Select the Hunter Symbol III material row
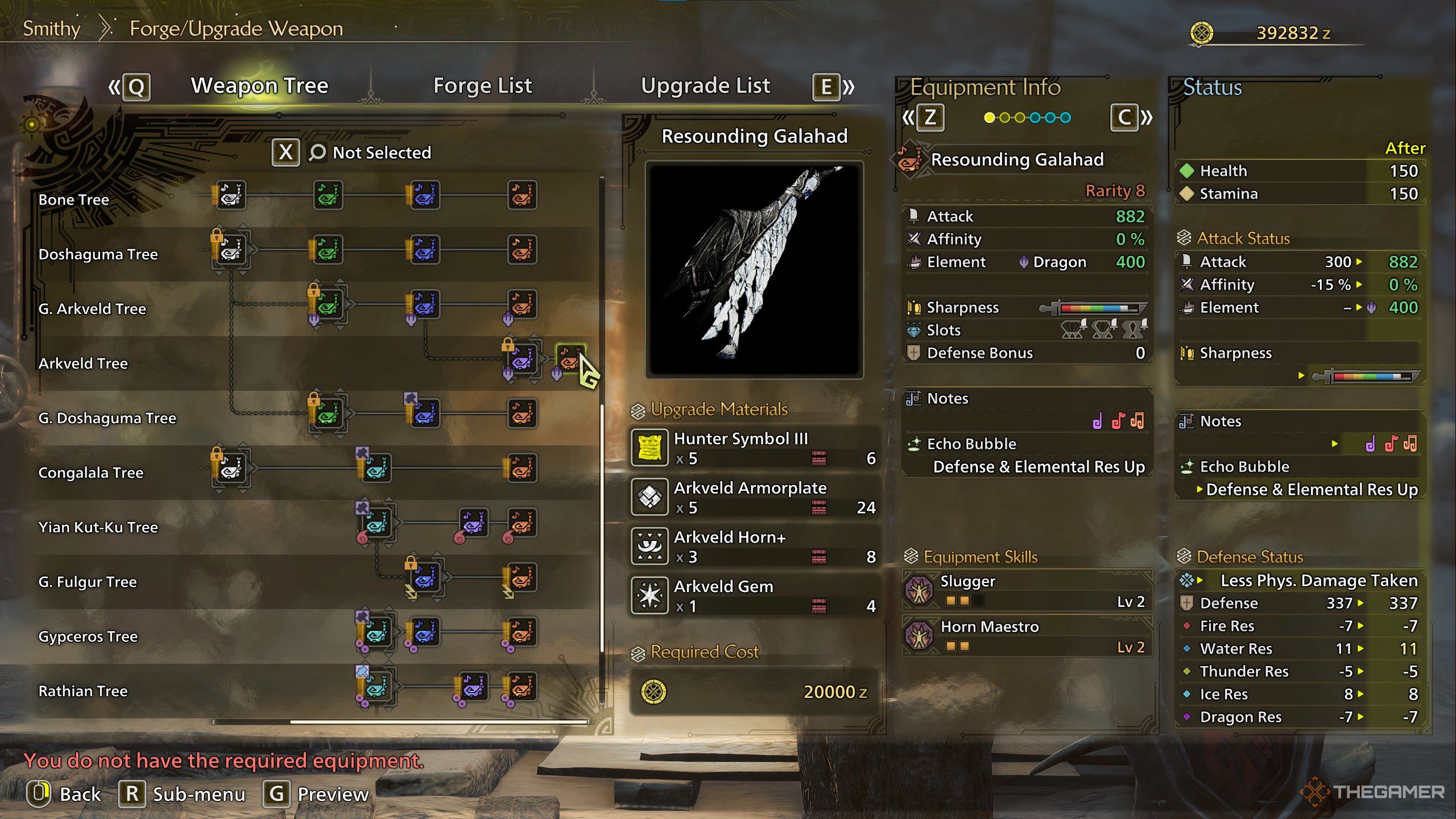Screen dimensions: 1456x819 click(754, 448)
